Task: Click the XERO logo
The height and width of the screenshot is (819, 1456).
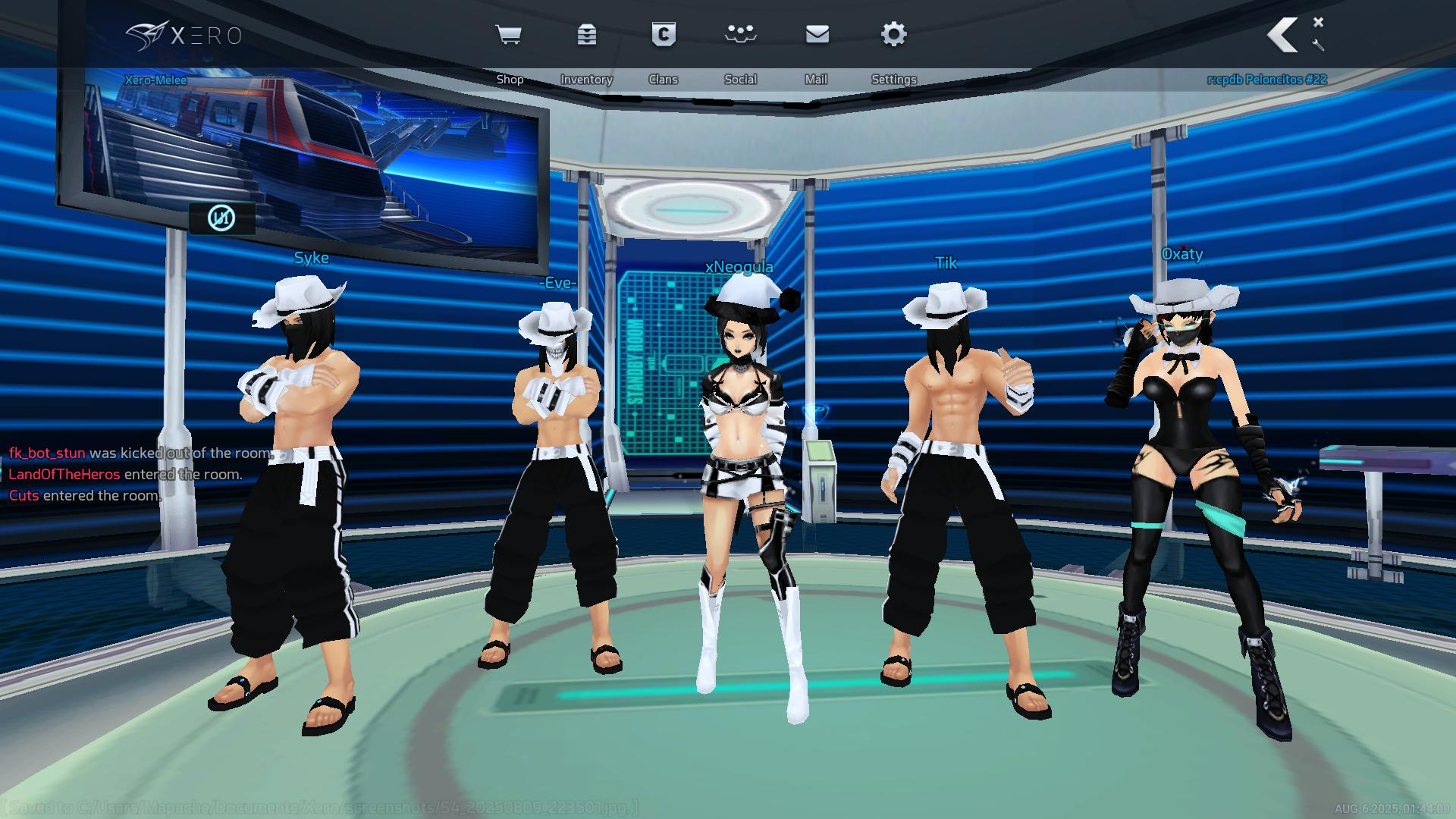Action: coord(184,36)
